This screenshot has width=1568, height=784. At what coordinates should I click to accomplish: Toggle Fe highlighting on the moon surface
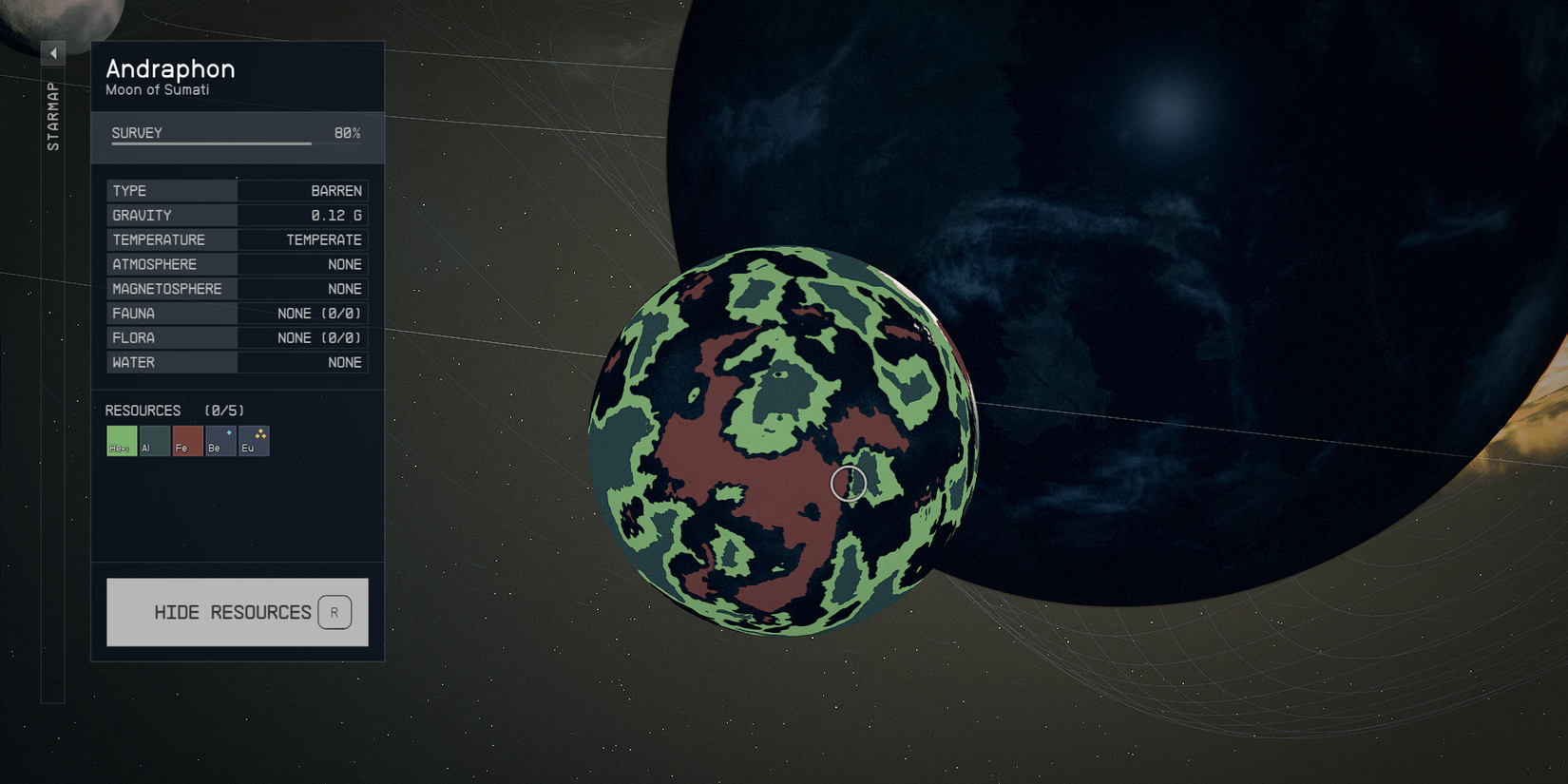tap(187, 440)
